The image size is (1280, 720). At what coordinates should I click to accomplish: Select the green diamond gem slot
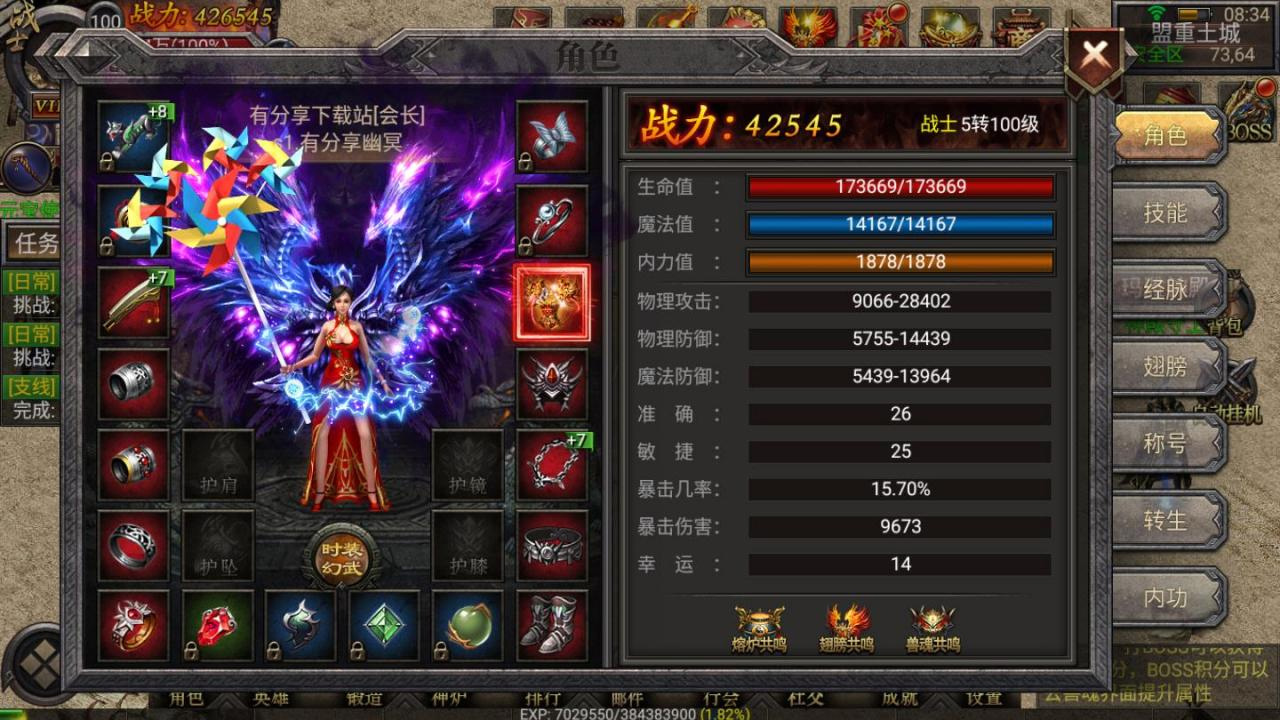[x=384, y=625]
